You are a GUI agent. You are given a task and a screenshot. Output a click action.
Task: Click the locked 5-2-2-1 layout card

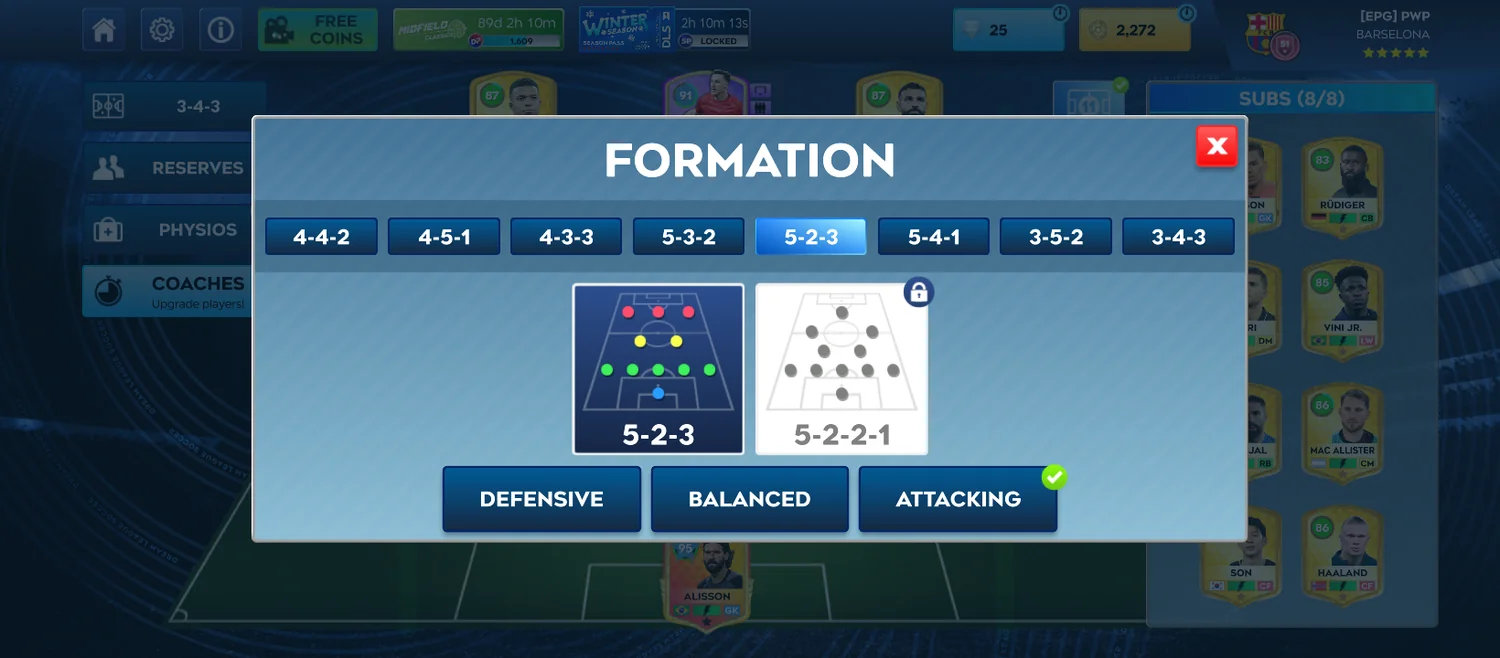tap(841, 369)
